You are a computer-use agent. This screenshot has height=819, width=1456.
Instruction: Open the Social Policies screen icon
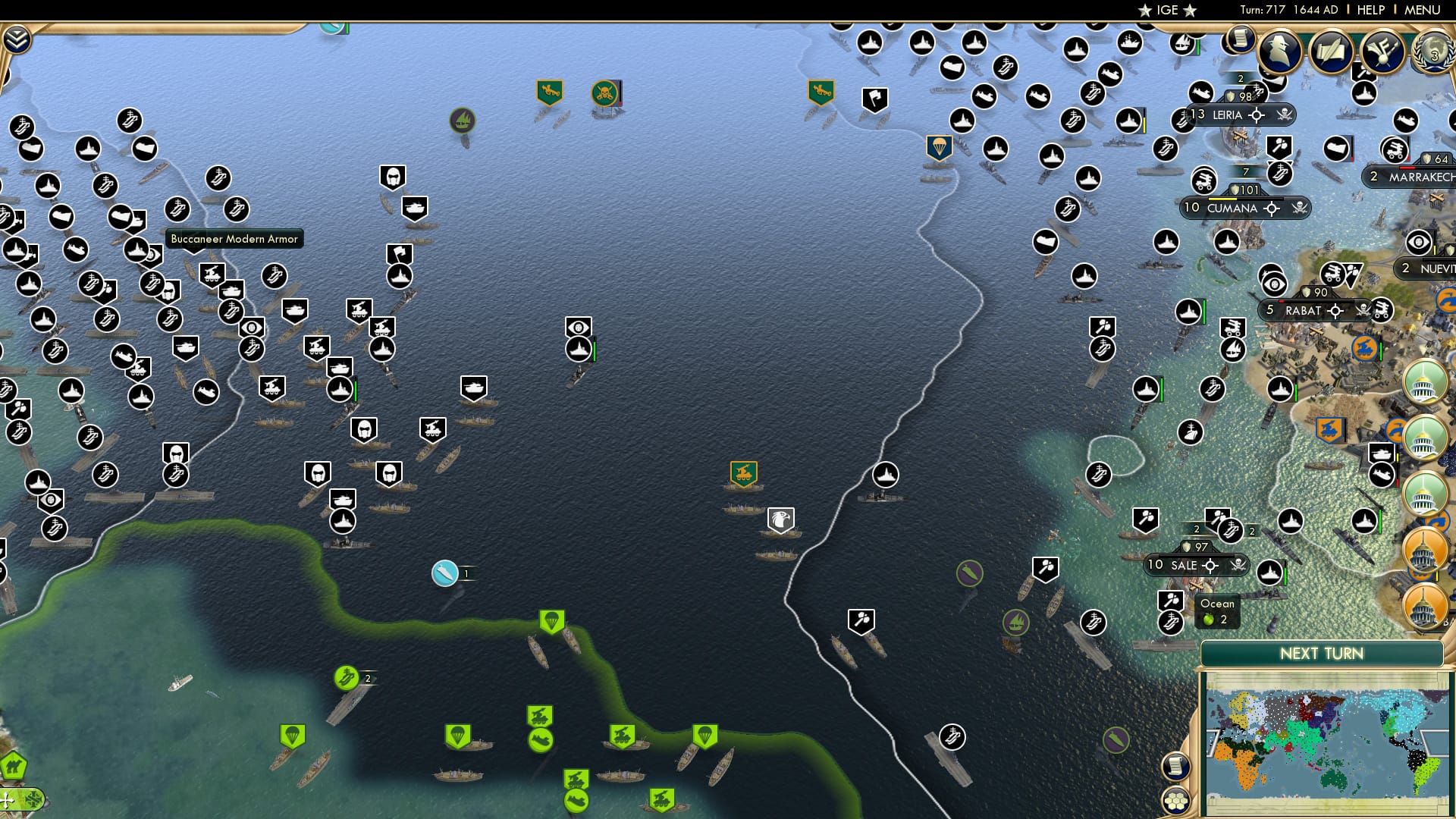[1382, 53]
